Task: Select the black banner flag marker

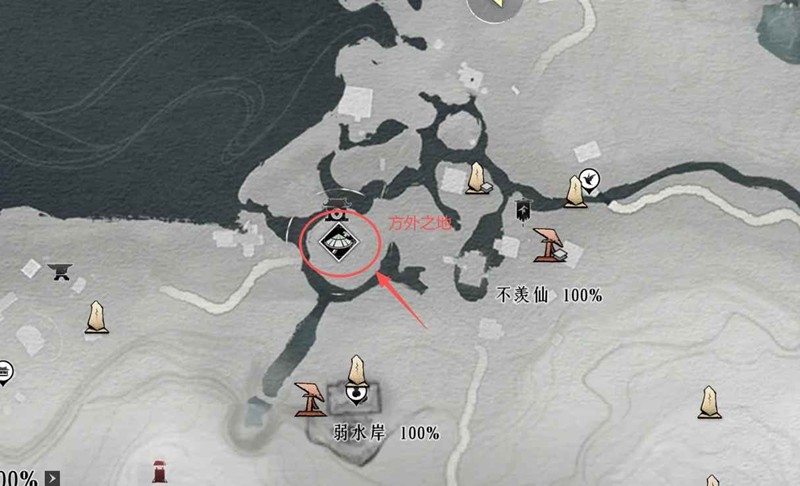Action: point(522,210)
